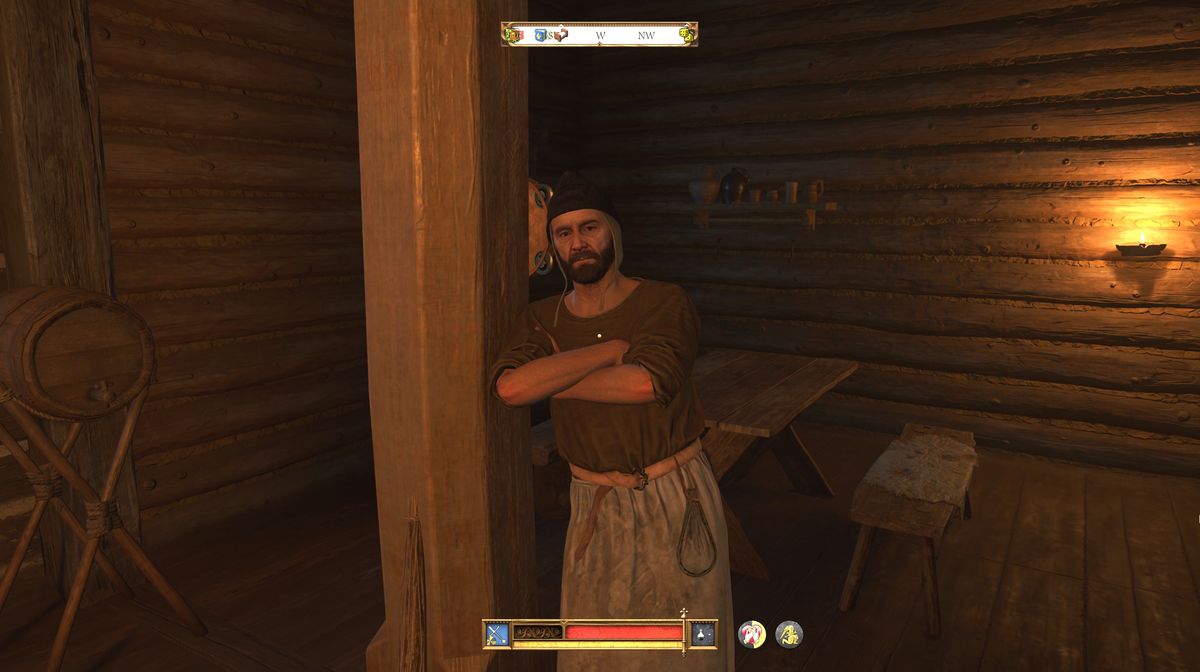Click the golden figure status icon

point(789,634)
